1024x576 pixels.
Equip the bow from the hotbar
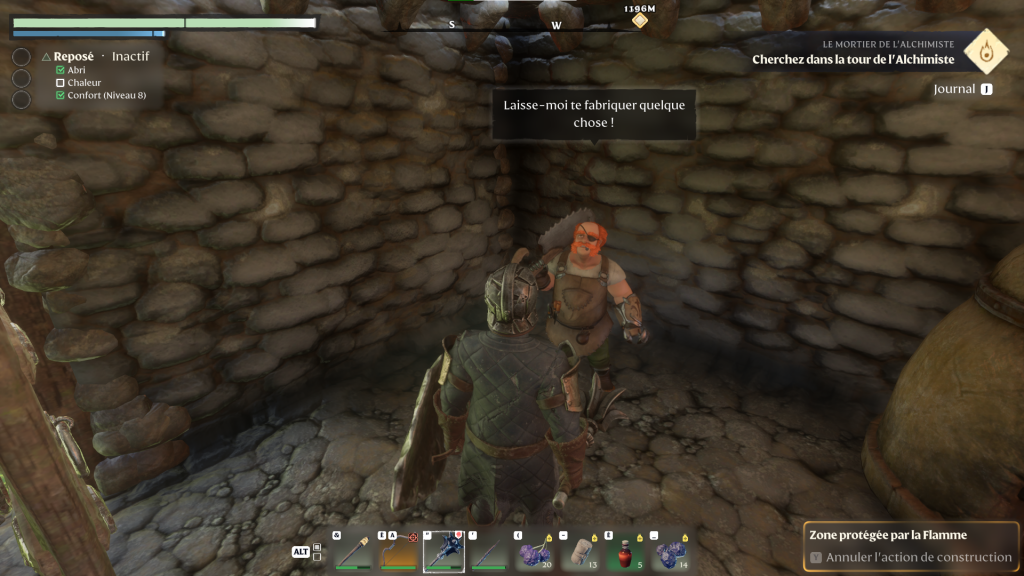[x=397, y=551]
